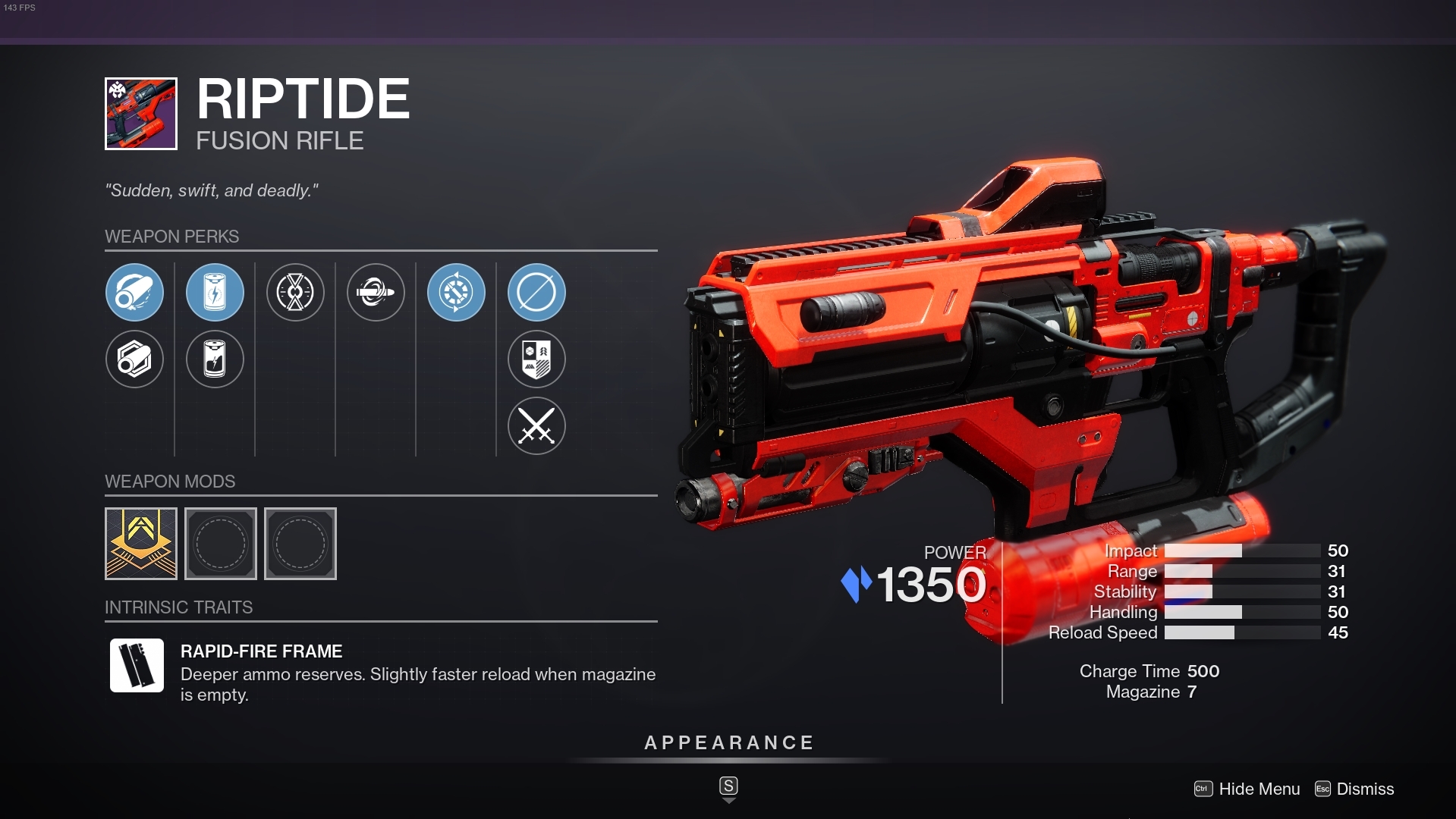Screen dimensions: 1456x819
Task: Click the second empty weapon mod slot
Action: click(300, 544)
